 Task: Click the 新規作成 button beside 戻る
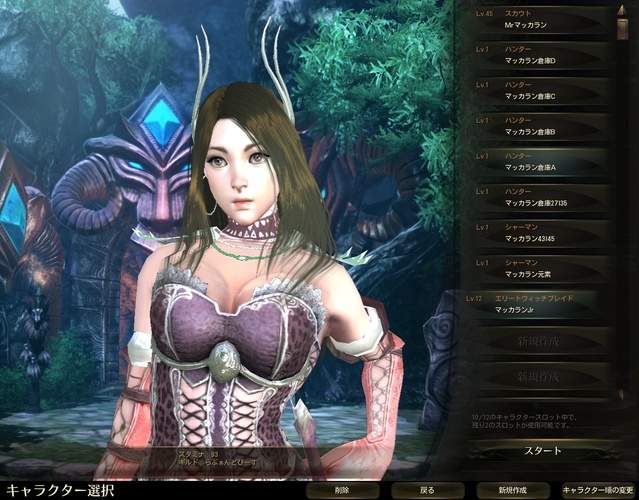point(511,491)
